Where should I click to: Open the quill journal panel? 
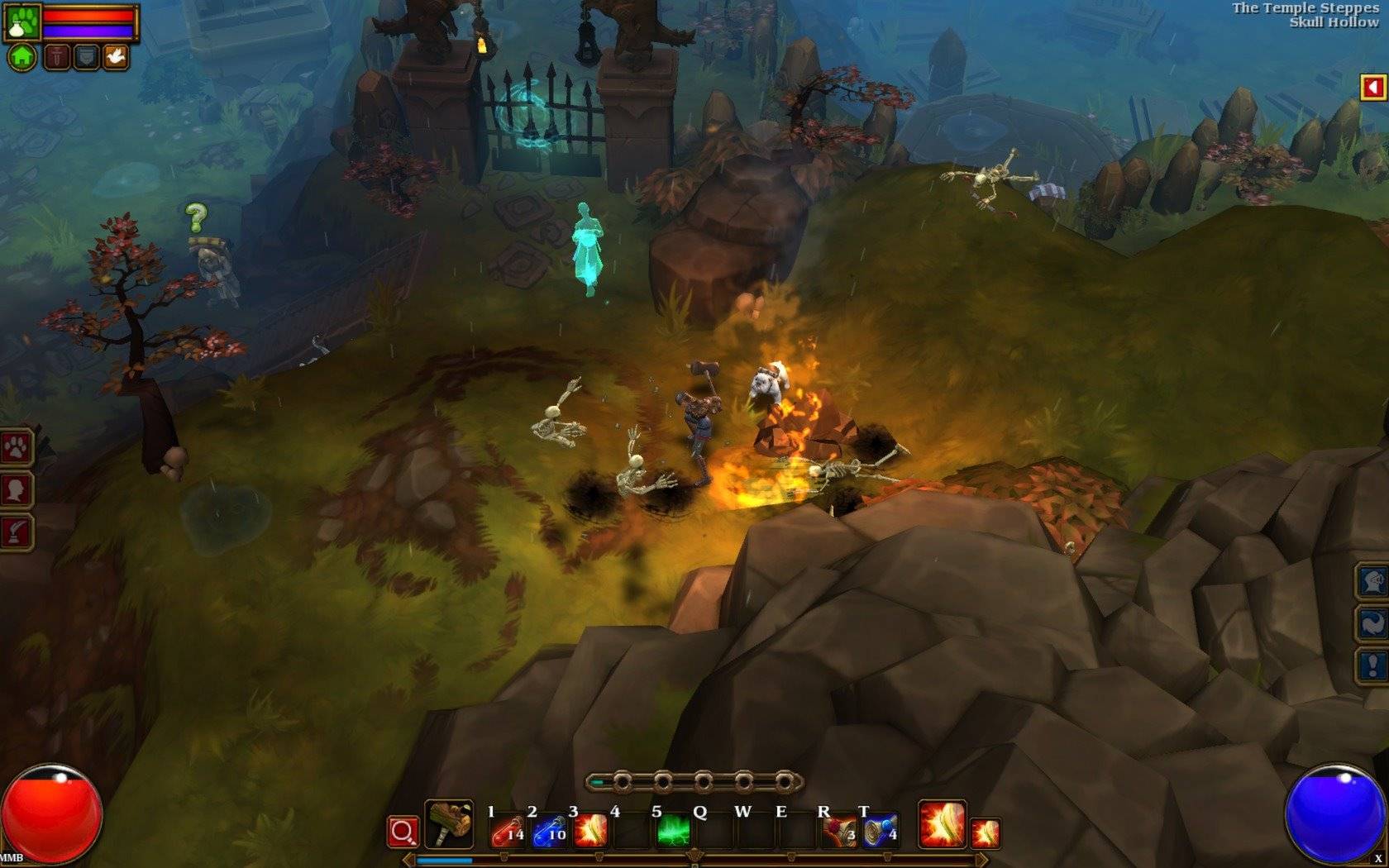[17, 532]
